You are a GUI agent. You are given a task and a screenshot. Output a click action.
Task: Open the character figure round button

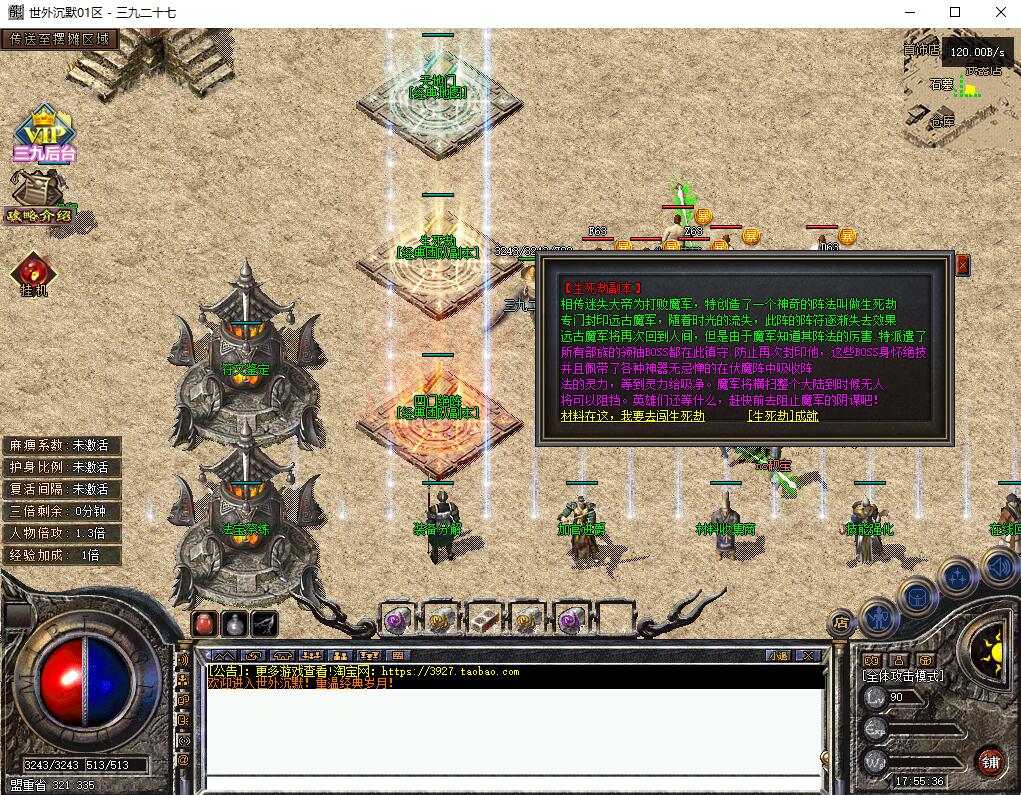[877, 615]
